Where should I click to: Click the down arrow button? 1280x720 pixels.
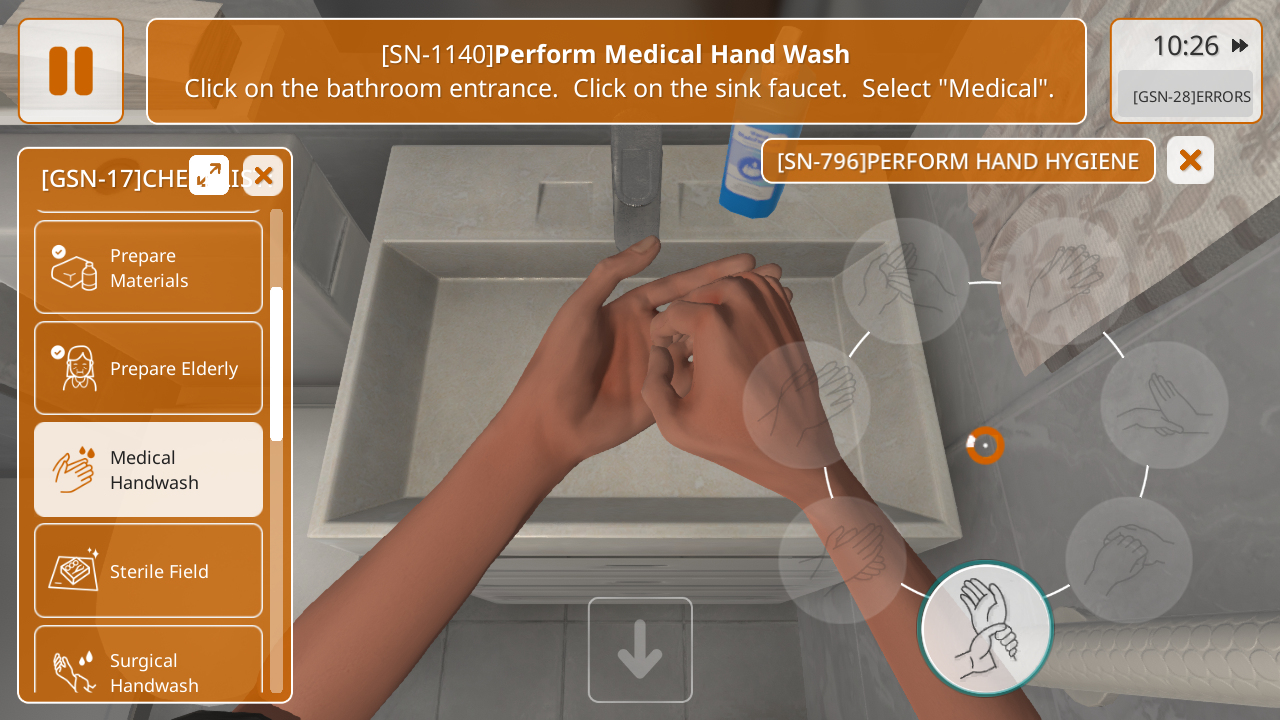click(640, 649)
